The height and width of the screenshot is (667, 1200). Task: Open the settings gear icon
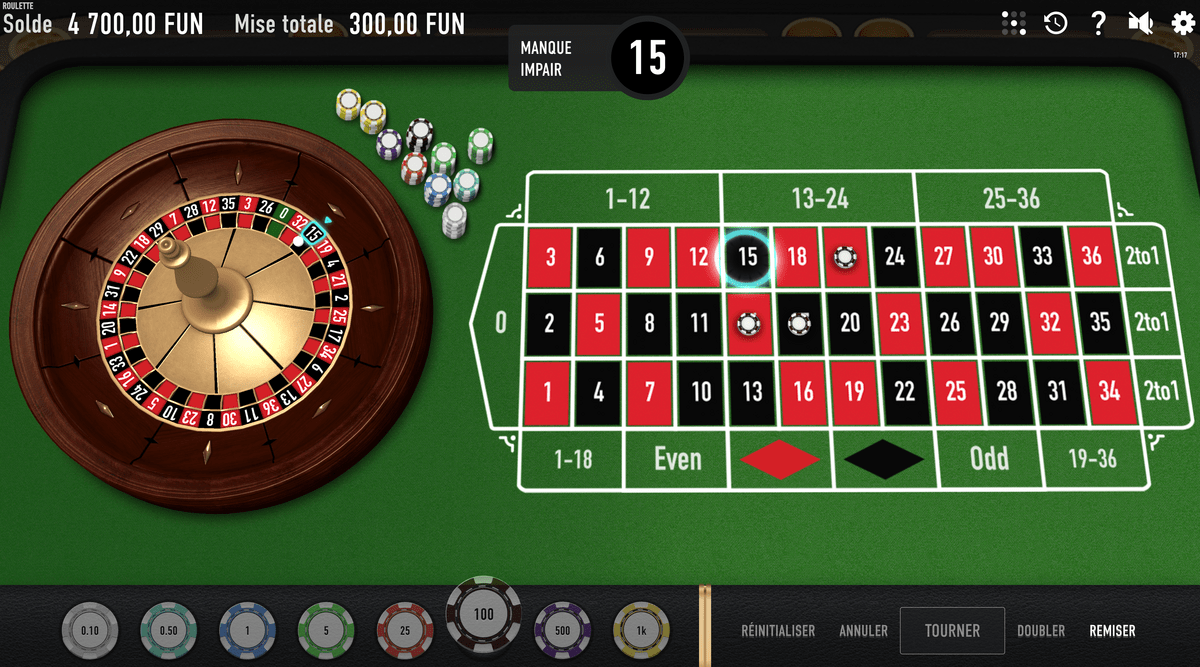pyautogui.click(x=1182, y=22)
